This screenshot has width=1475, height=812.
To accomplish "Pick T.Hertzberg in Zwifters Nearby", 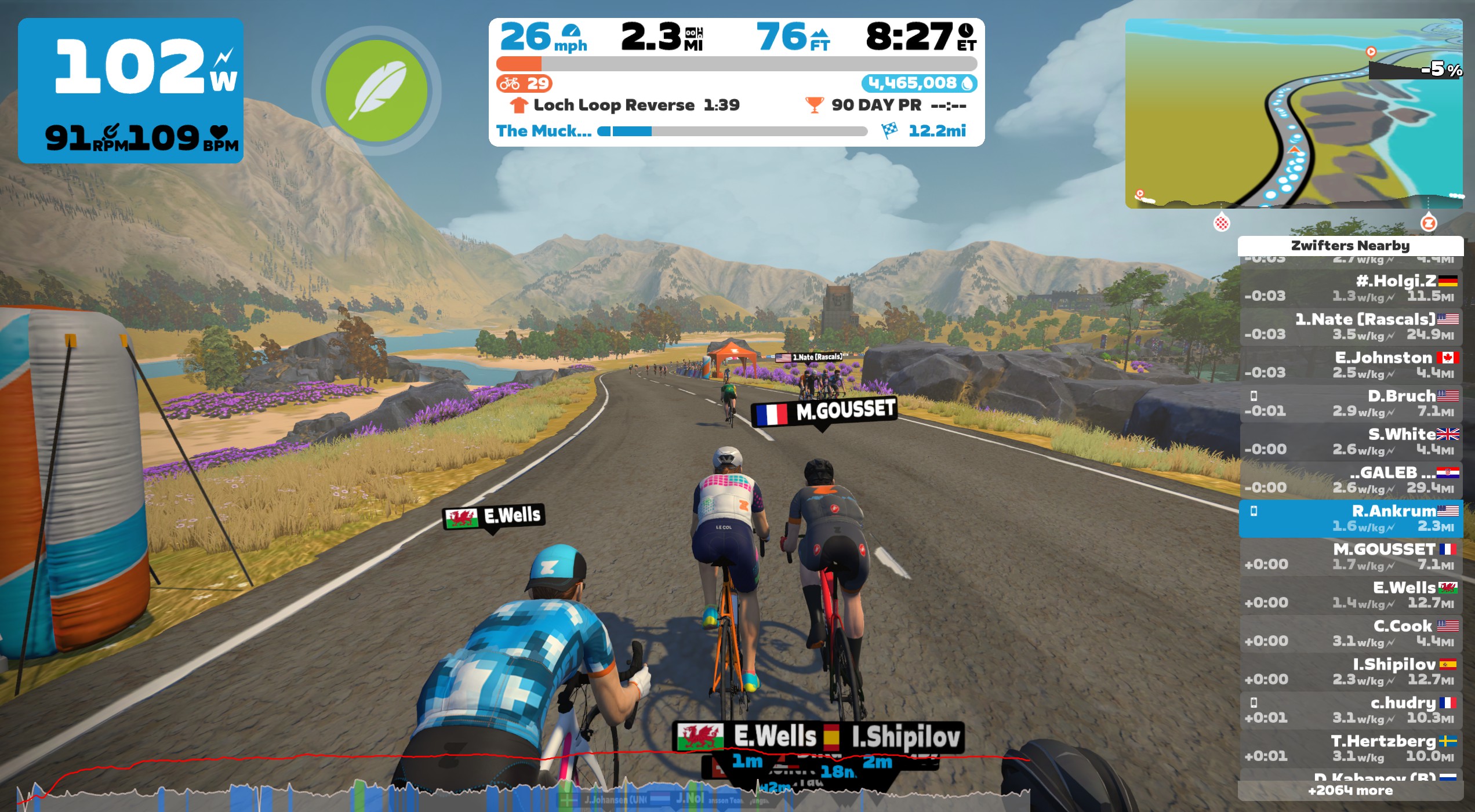I will tap(1350, 748).
